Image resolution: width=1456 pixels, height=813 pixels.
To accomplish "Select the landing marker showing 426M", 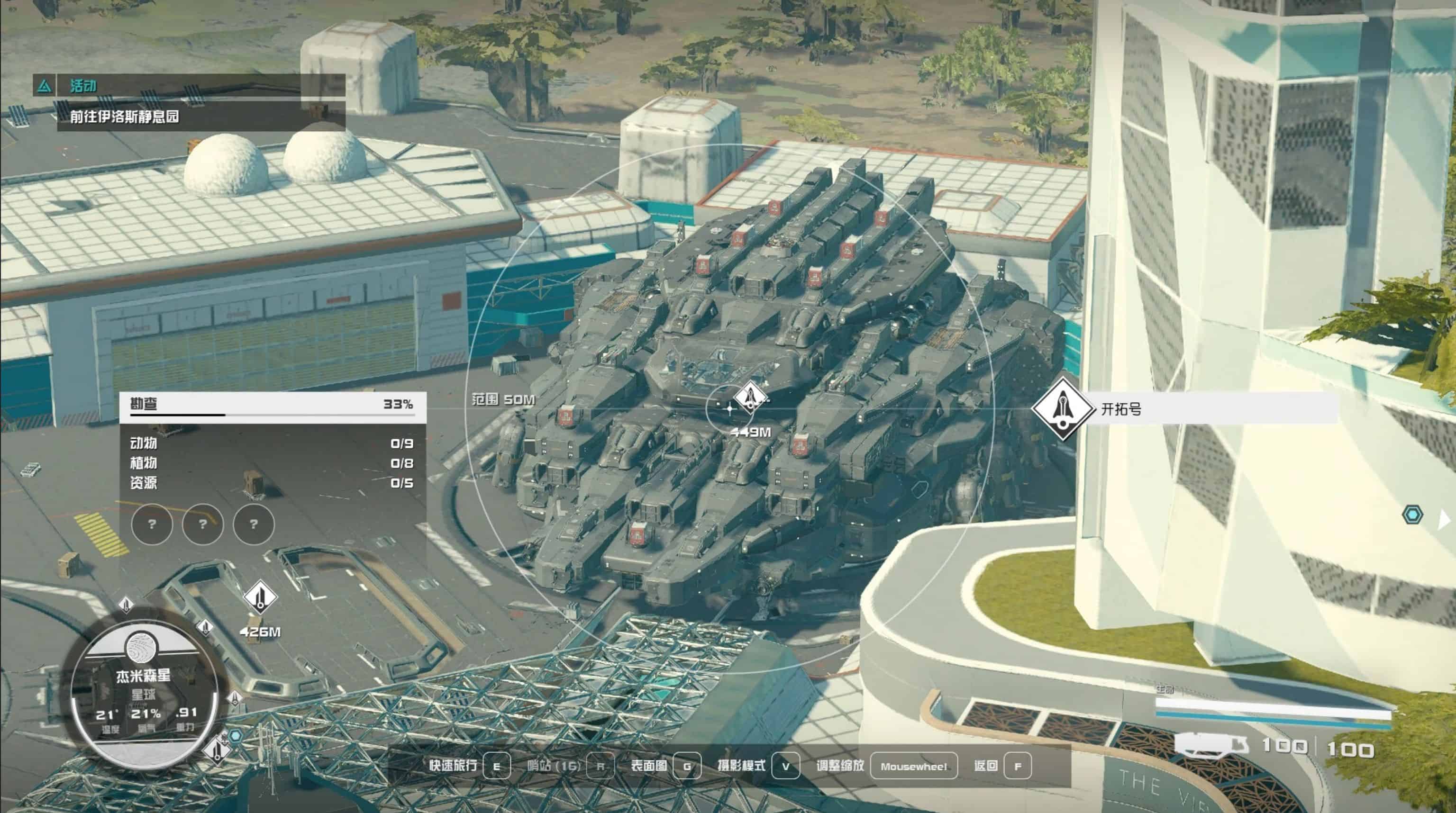I will pos(259,596).
